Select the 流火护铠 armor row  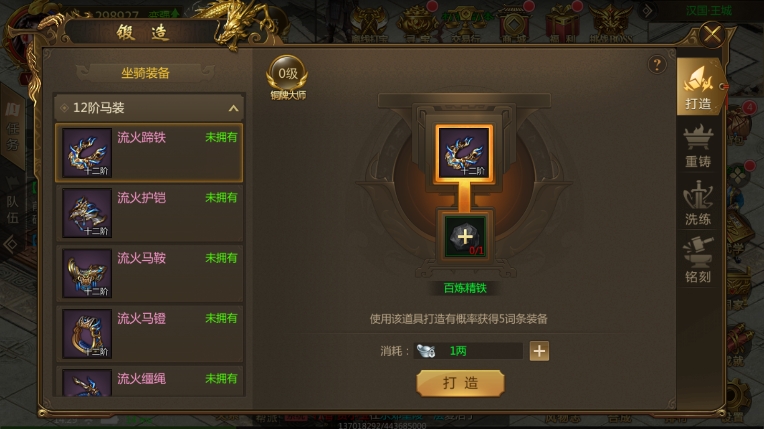(149, 213)
